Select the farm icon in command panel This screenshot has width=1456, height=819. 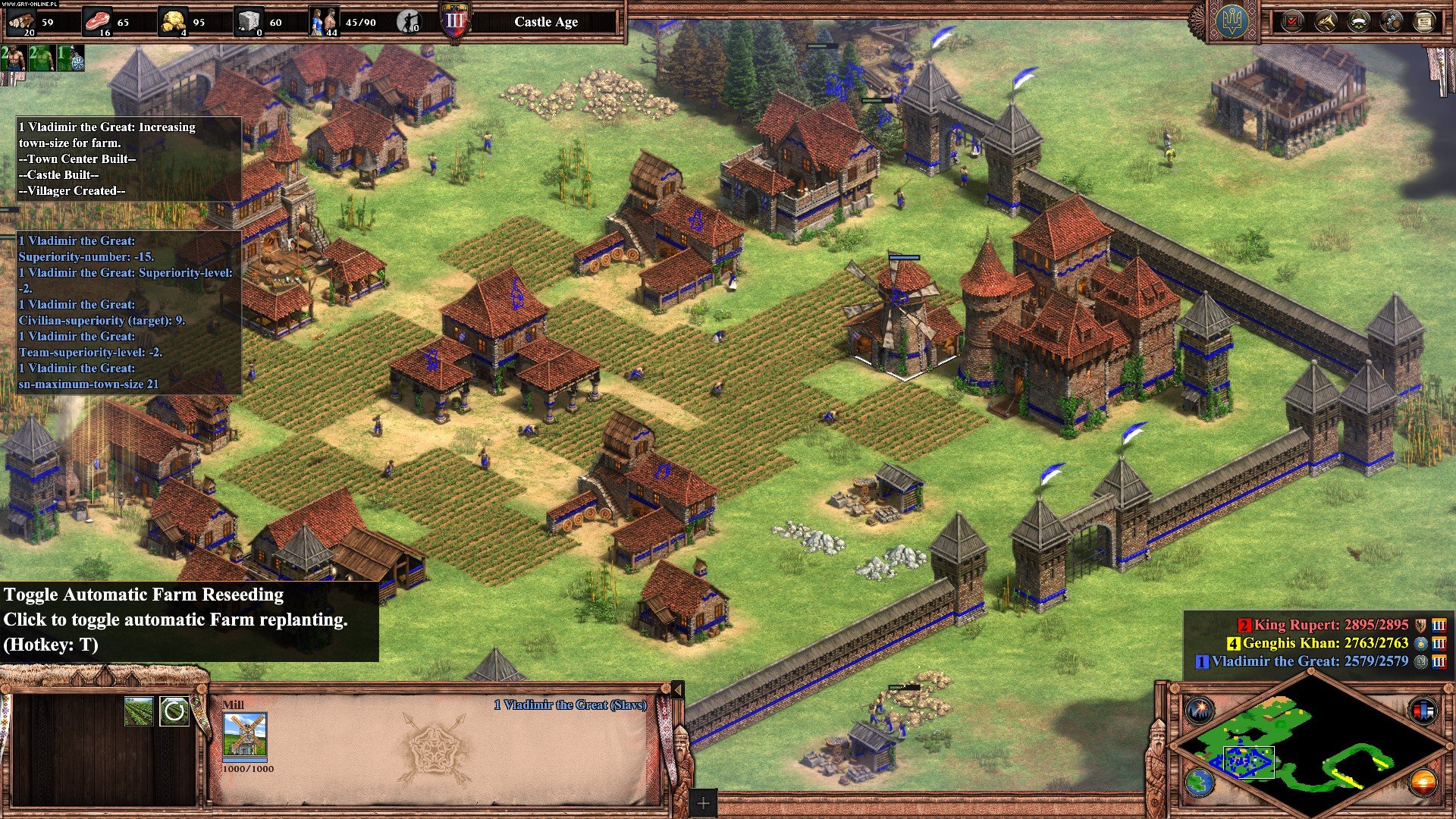[139, 711]
